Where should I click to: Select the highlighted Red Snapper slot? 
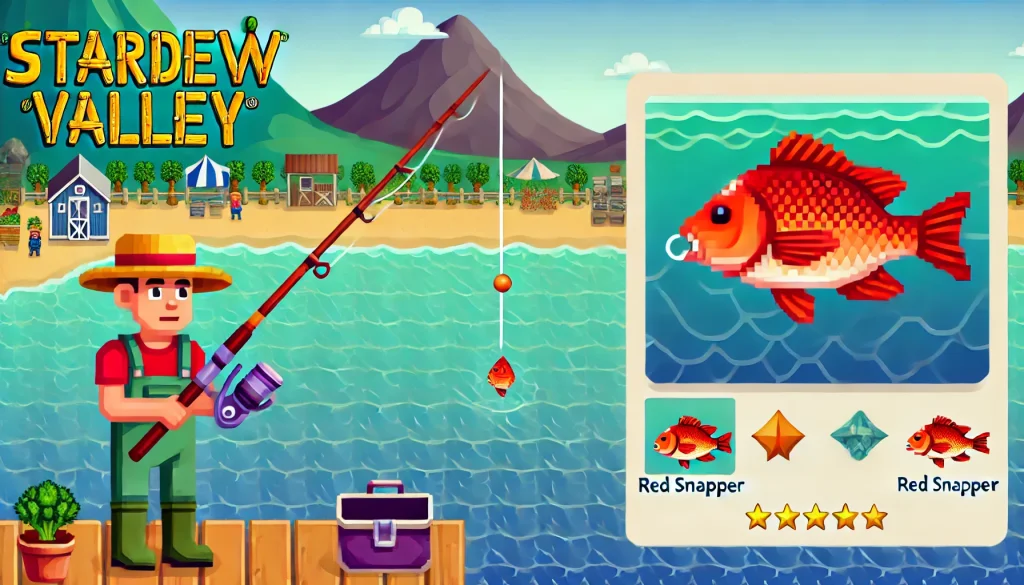tap(690, 437)
